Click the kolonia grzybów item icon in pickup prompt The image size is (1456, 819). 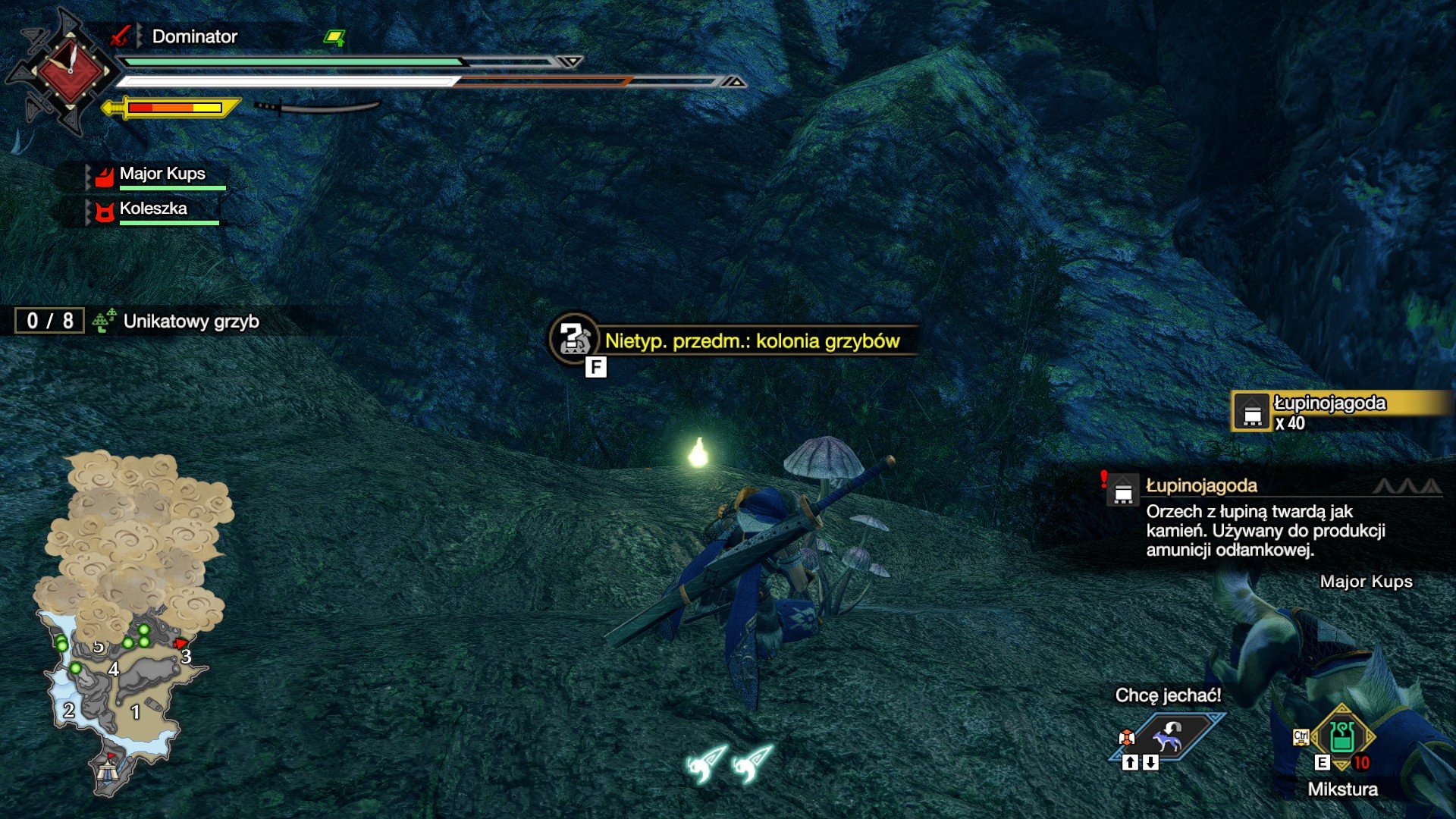click(574, 340)
